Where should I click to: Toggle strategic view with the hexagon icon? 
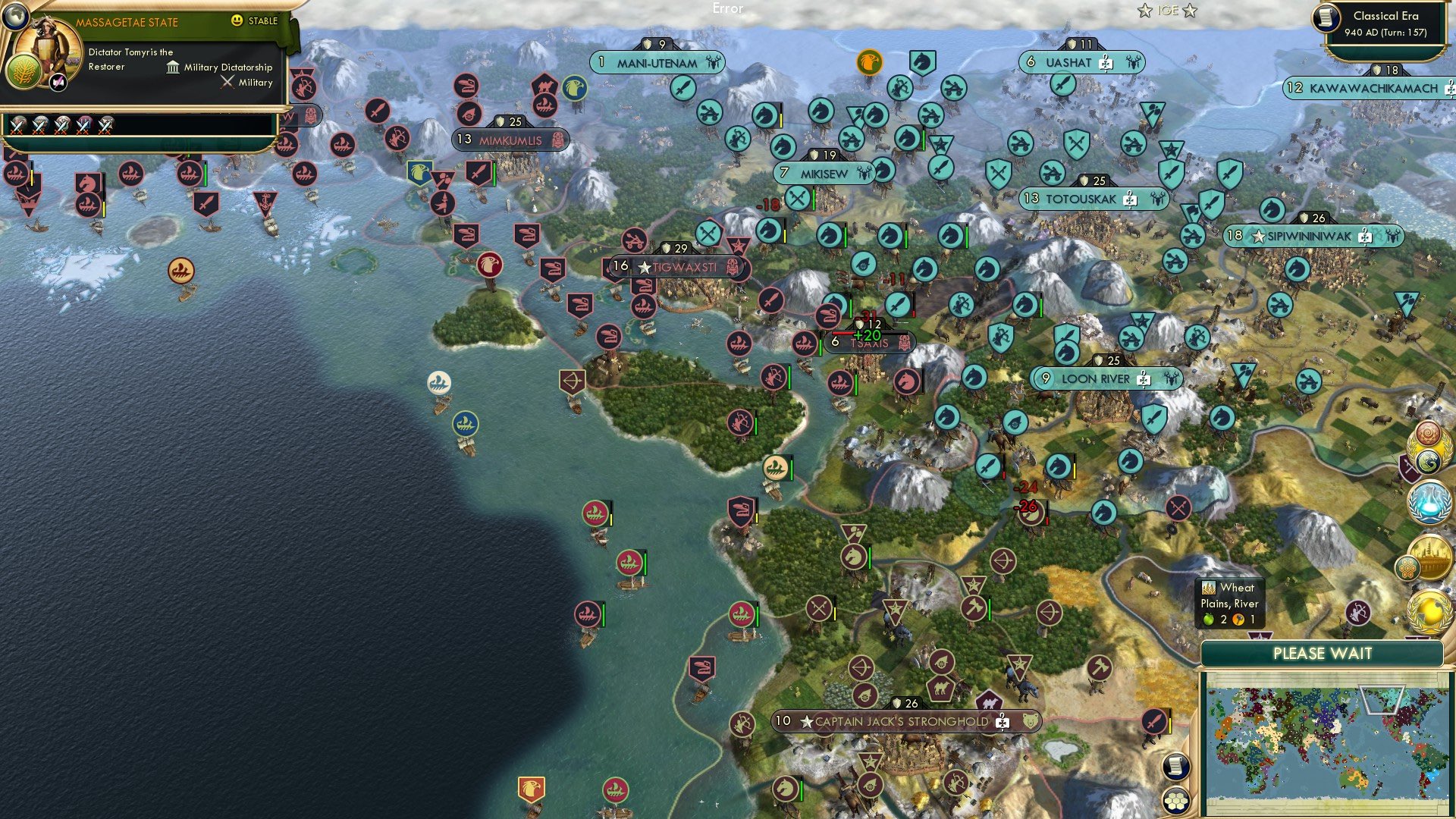point(1175,802)
